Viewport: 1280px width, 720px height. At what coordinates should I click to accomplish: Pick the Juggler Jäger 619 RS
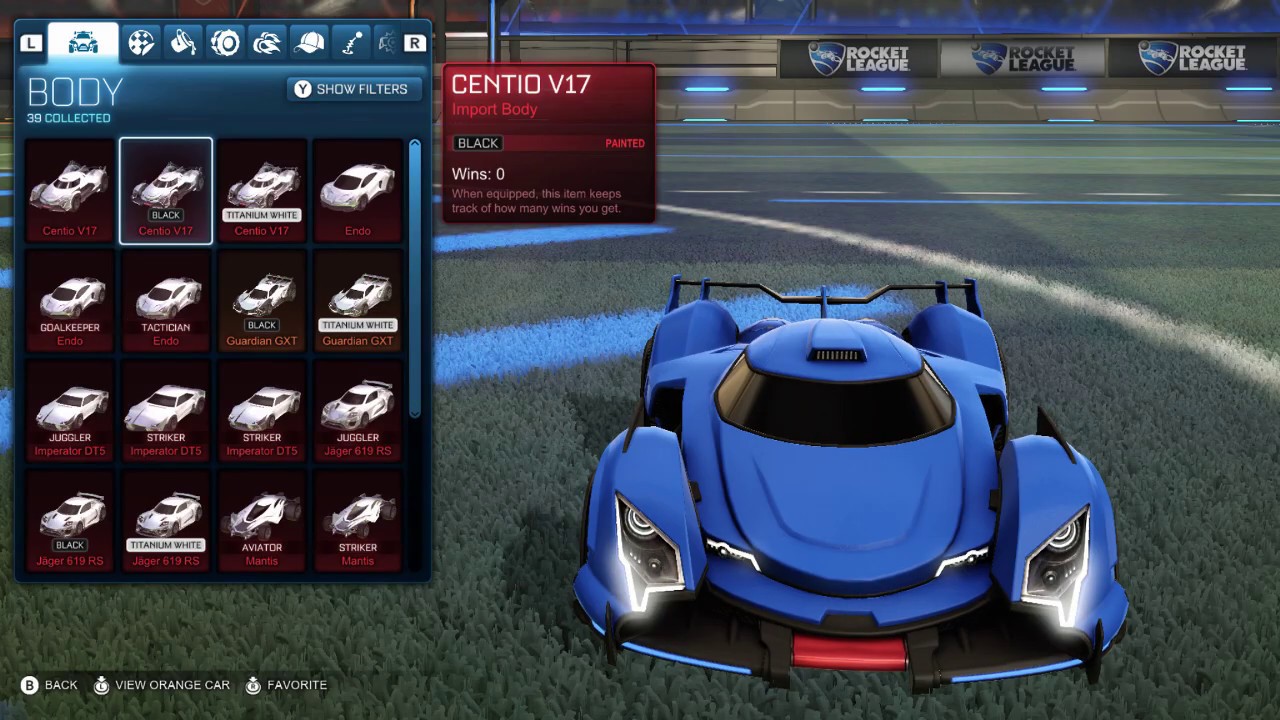click(358, 410)
